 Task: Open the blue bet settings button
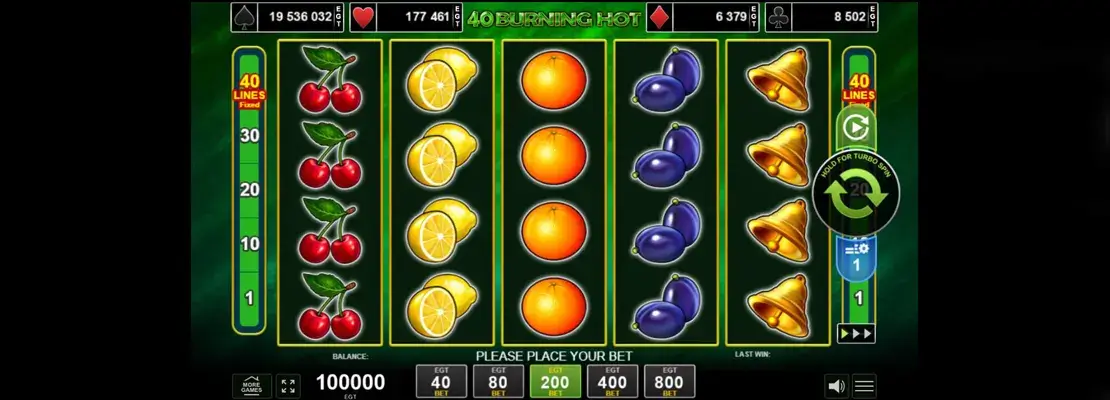(x=856, y=257)
